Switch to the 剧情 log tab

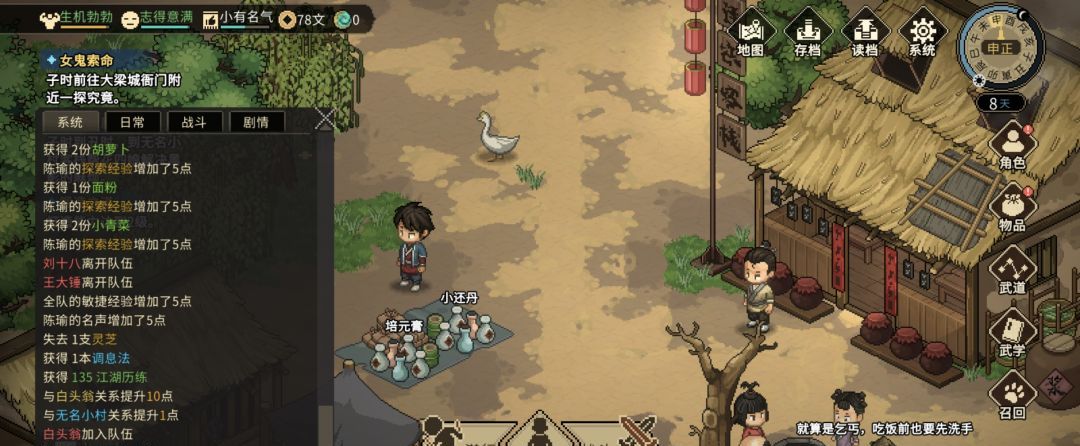coord(256,122)
